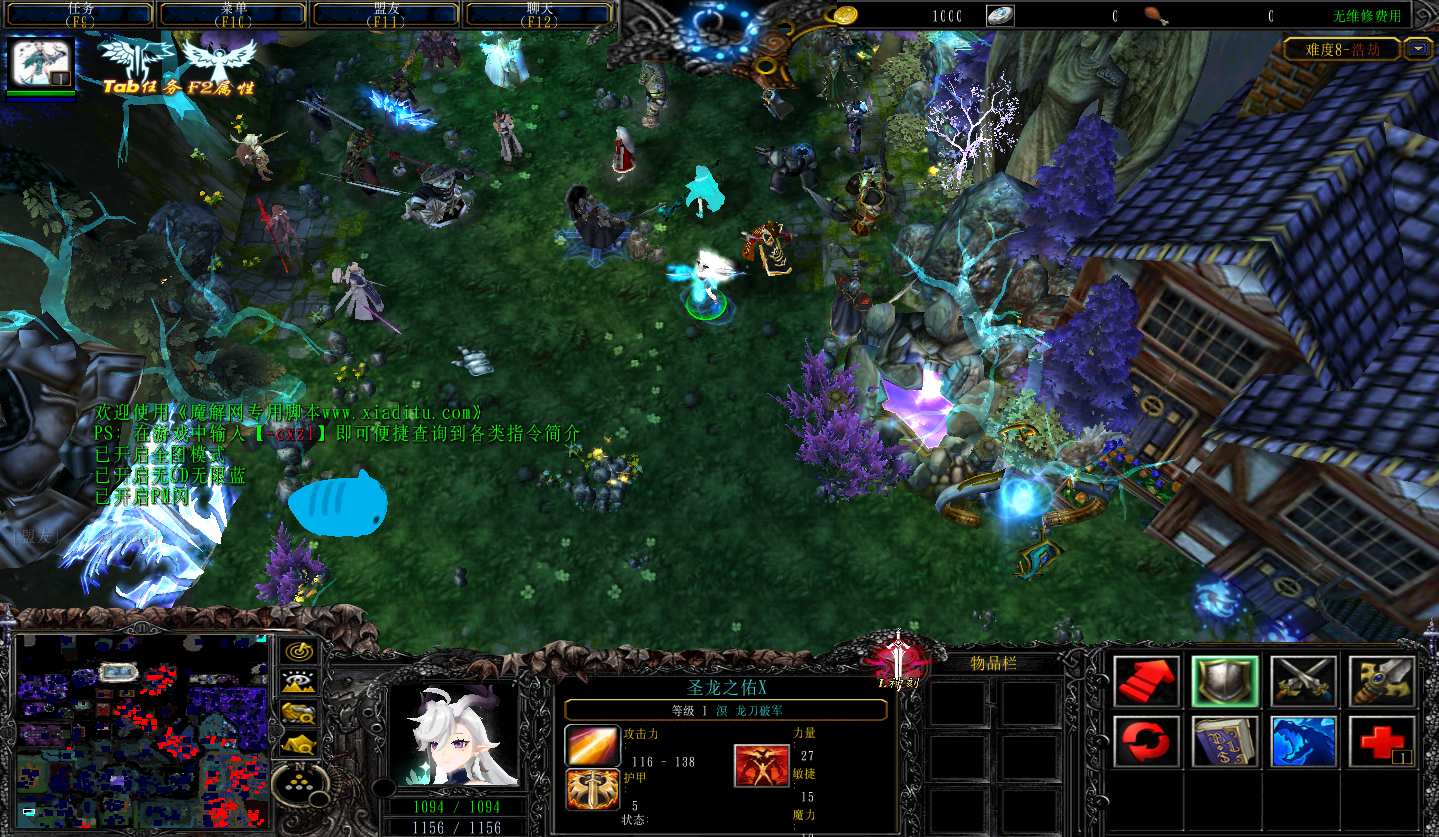Select the hero icon in the top-left corner
Screen dimensions: 1439x837
pos(41,63)
